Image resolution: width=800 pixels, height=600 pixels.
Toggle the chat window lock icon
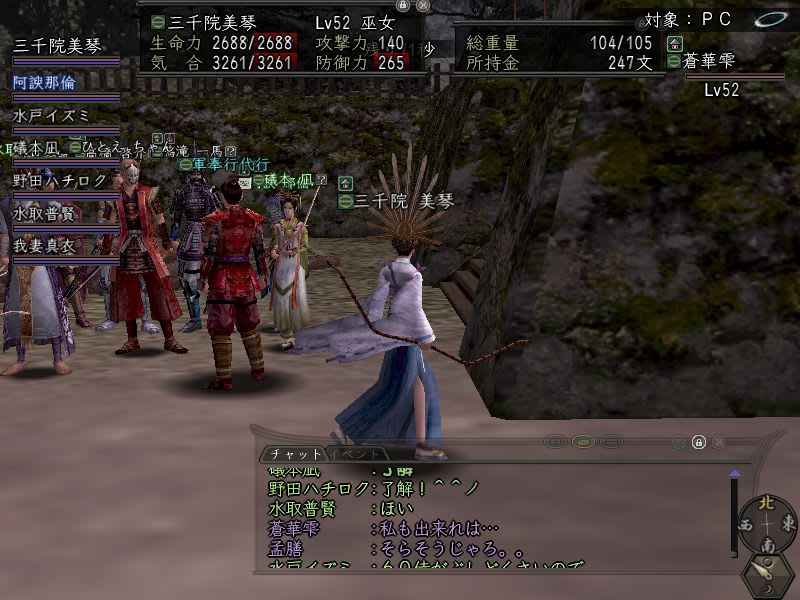click(698, 441)
